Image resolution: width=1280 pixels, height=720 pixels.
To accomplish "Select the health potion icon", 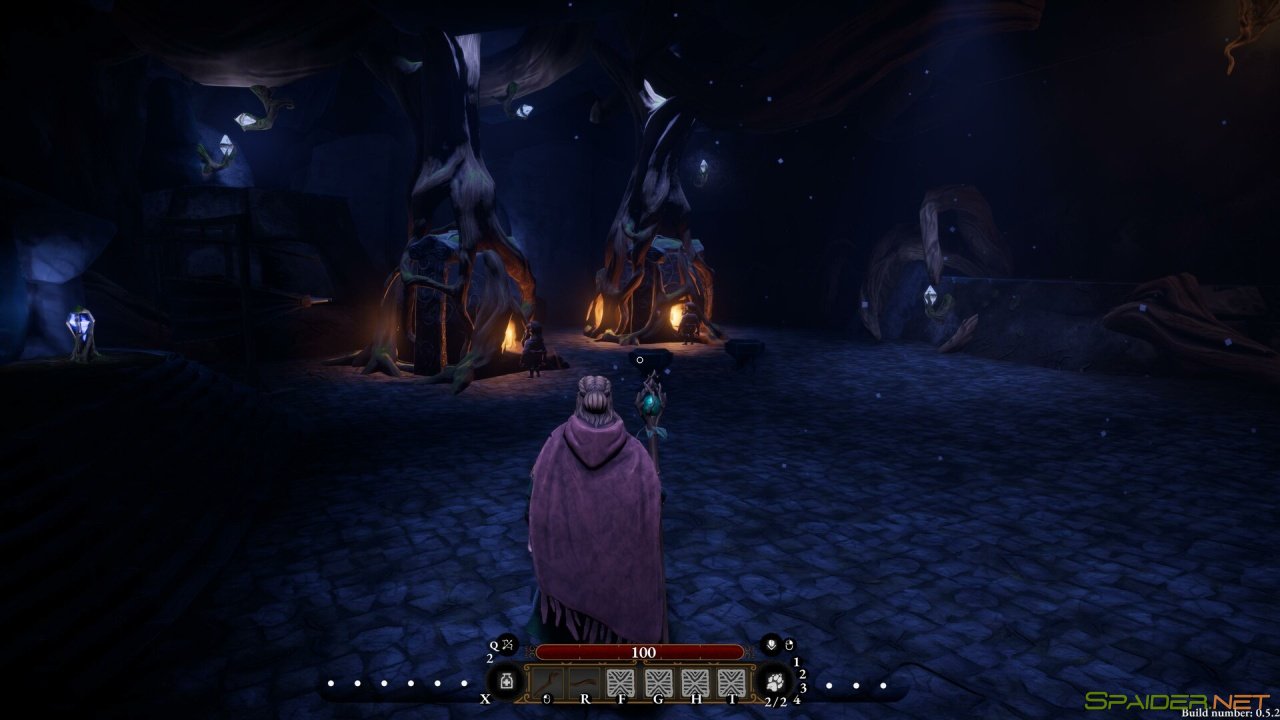I will click(x=507, y=682).
